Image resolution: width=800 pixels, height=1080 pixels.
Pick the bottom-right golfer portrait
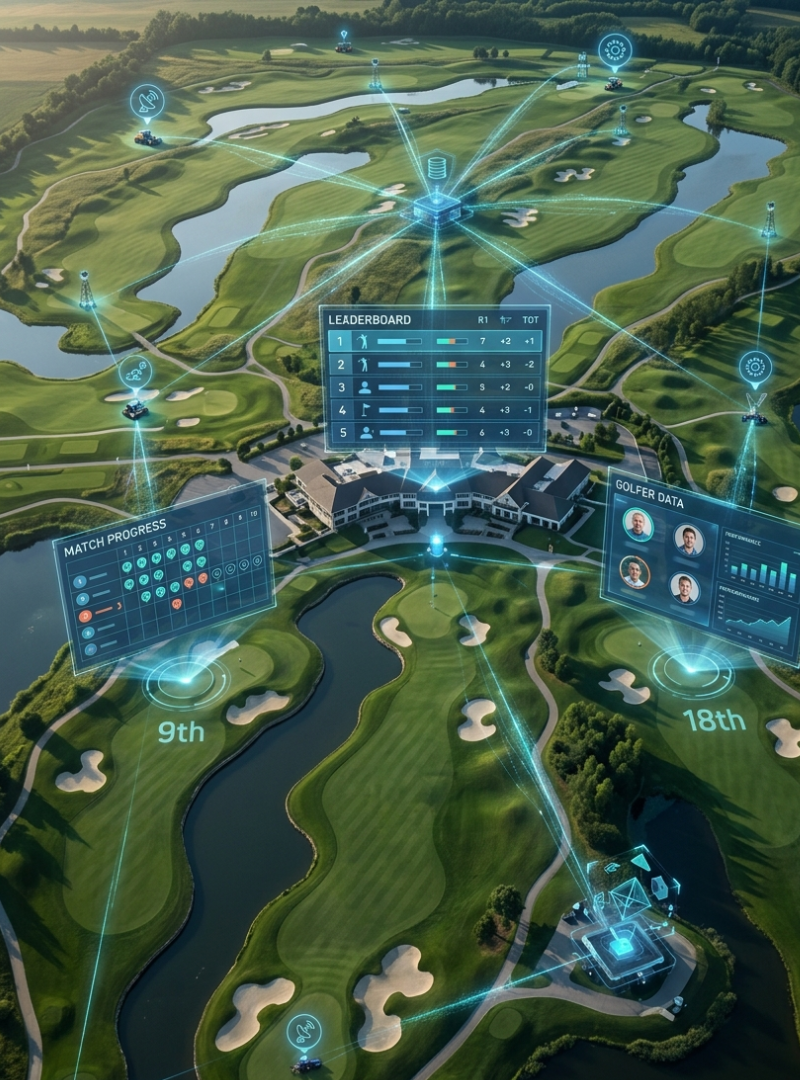pos(684,588)
